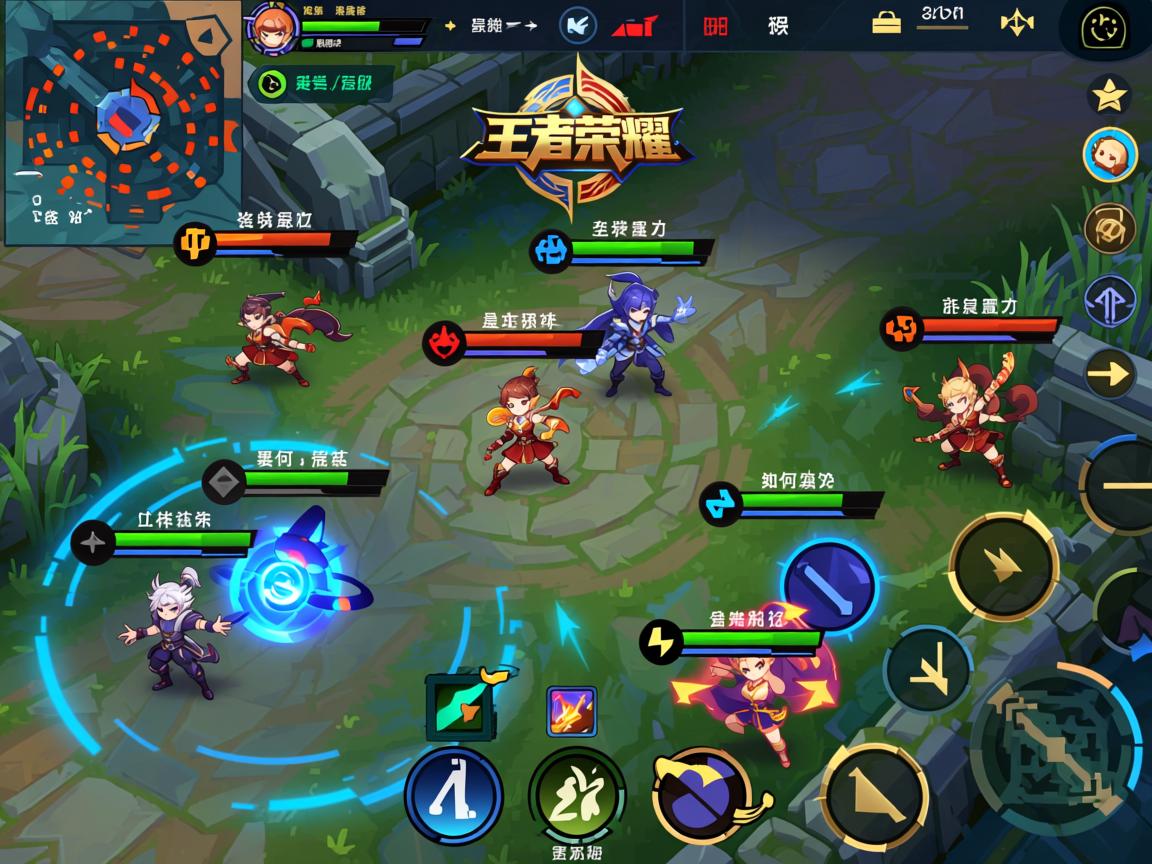
Task: Click the blonde character avatar icon
Action: (1110, 155)
